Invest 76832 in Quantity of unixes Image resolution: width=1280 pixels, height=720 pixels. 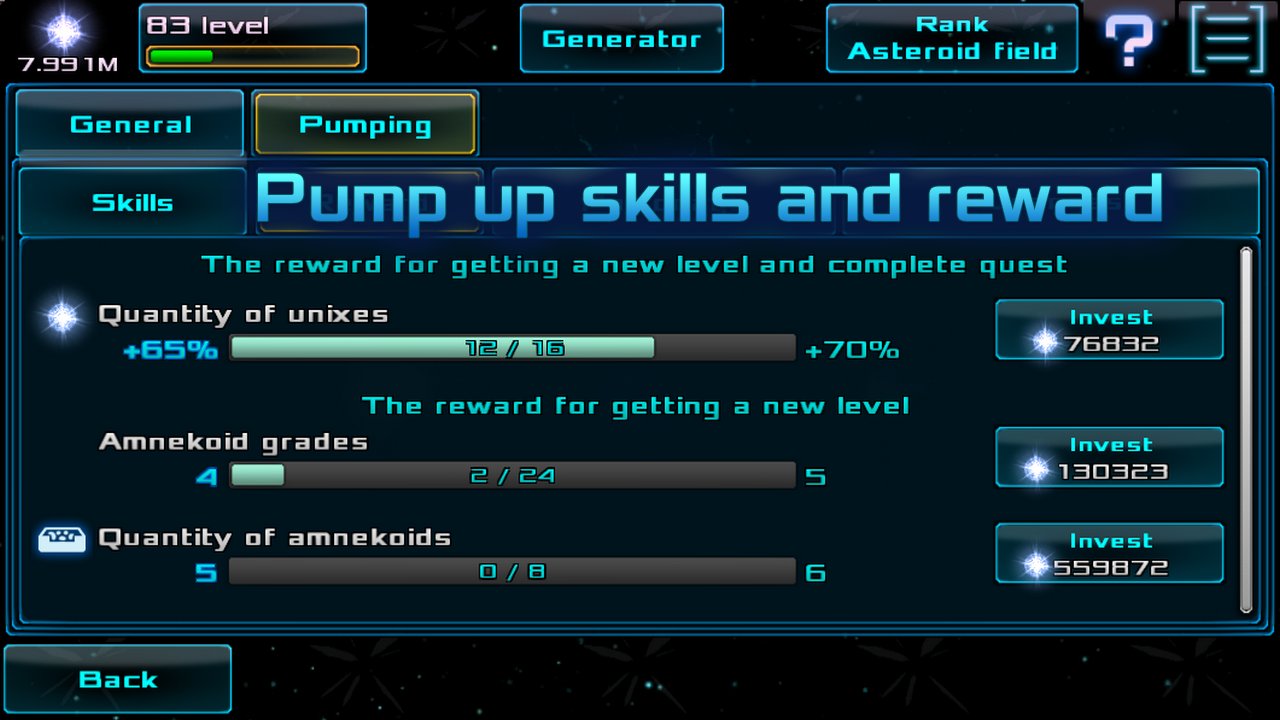tap(1109, 330)
